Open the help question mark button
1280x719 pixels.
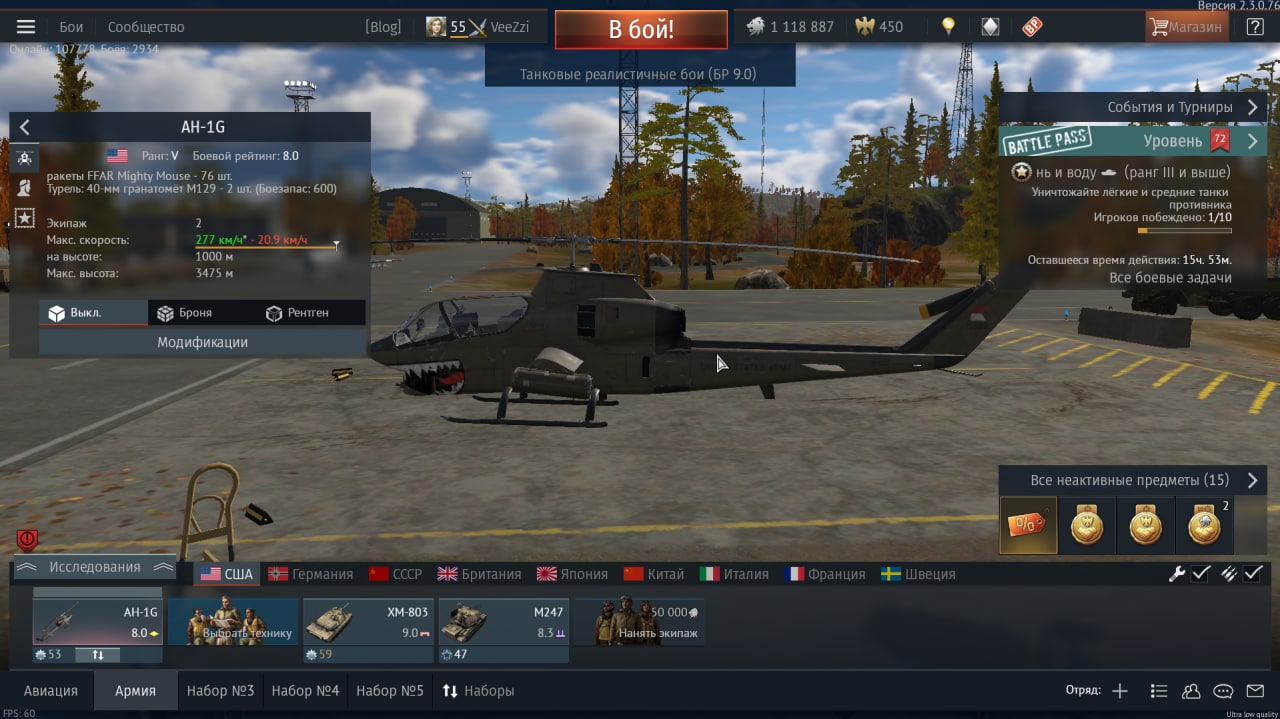(x=1255, y=27)
